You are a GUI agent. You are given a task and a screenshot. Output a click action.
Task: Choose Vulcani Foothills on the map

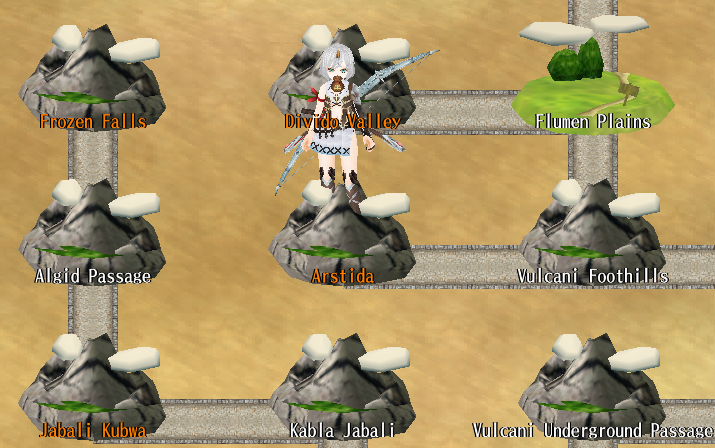[x=592, y=235]
